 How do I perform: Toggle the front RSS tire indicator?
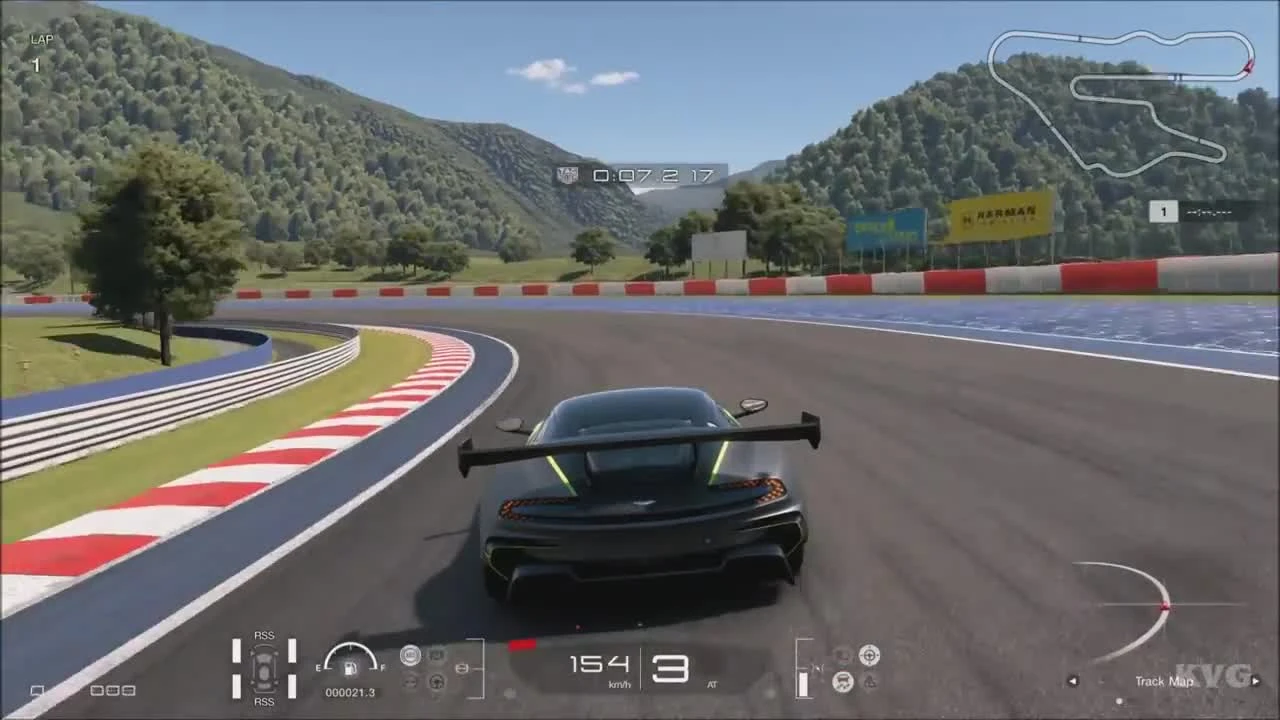tap(265, 636)
